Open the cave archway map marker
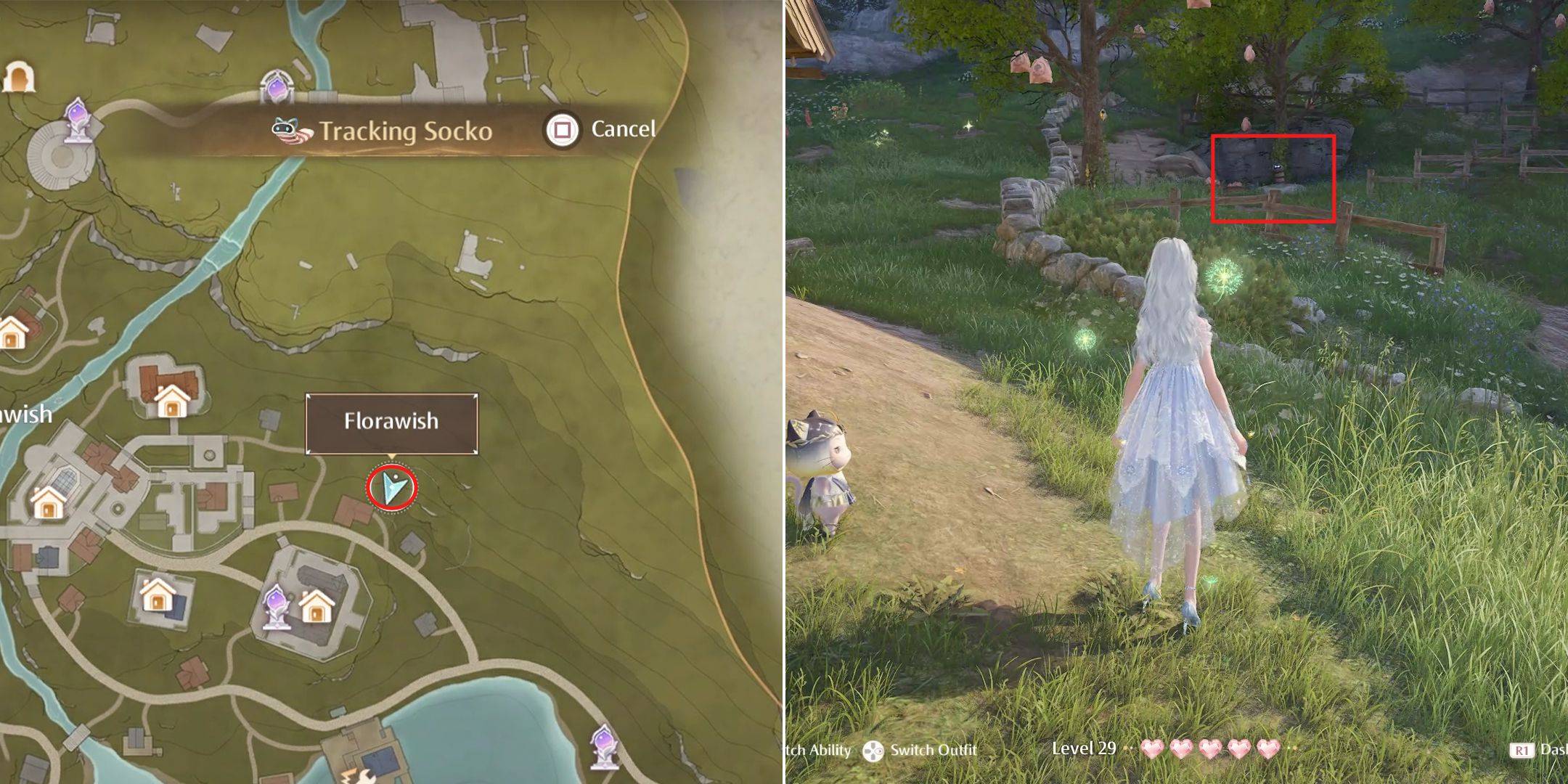This screenshot has height=784, width=1568. (19, 76)
